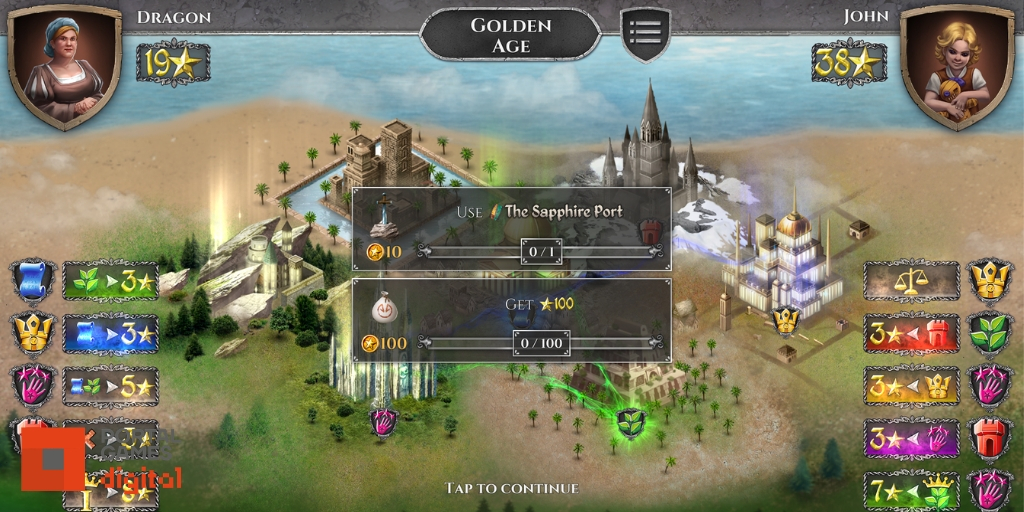Select John's purple hand 3-star card
Screen dimensions: 1024x512
click(x=911, y=438)
